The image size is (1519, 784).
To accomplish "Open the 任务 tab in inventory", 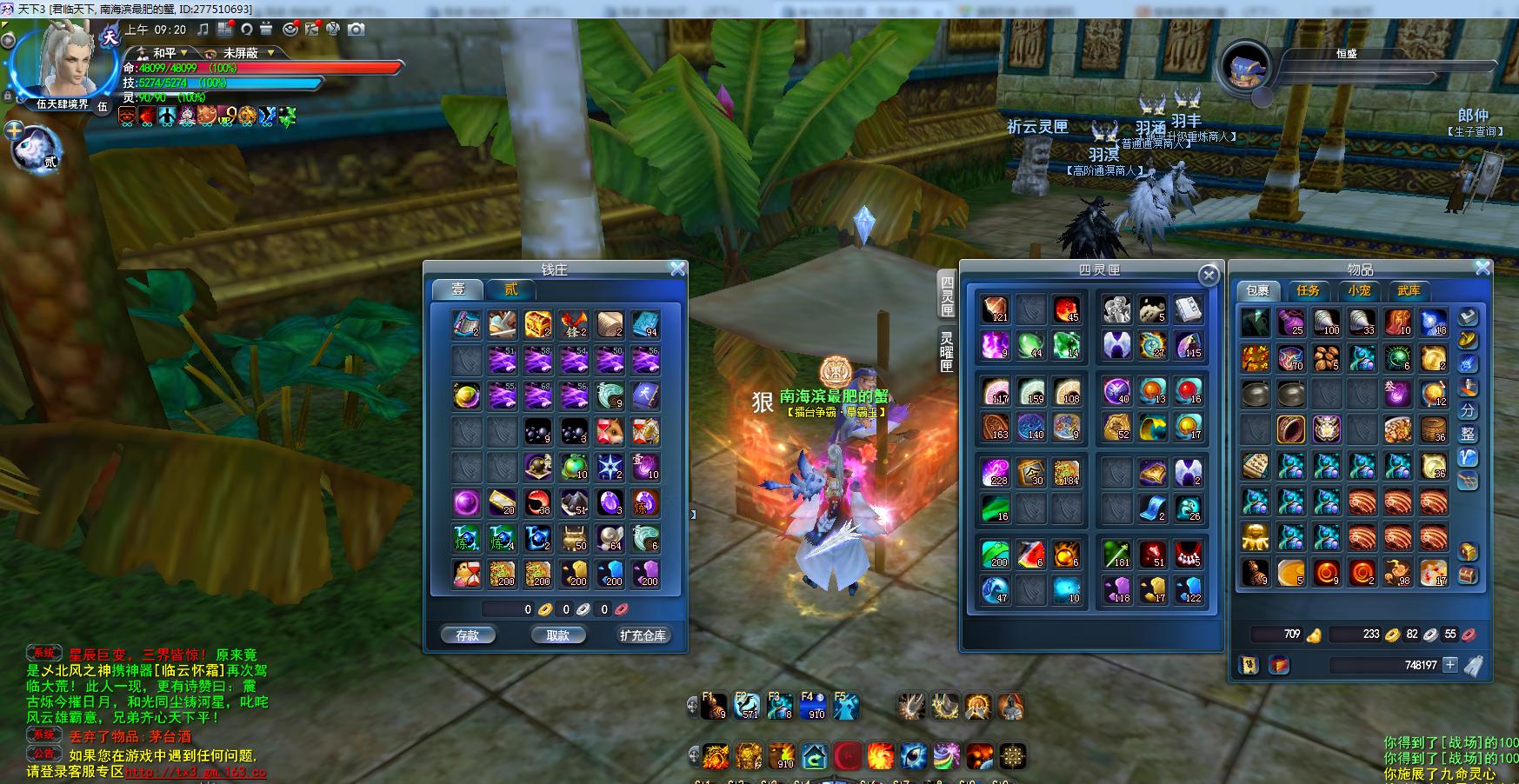I will [x=1308, y=290].
